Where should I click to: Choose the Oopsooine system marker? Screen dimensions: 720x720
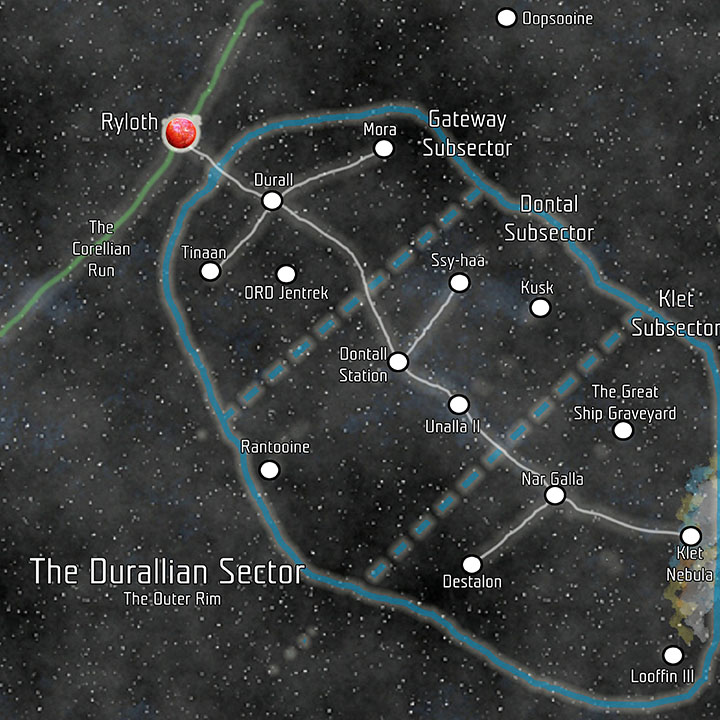[x=506, y=18]
